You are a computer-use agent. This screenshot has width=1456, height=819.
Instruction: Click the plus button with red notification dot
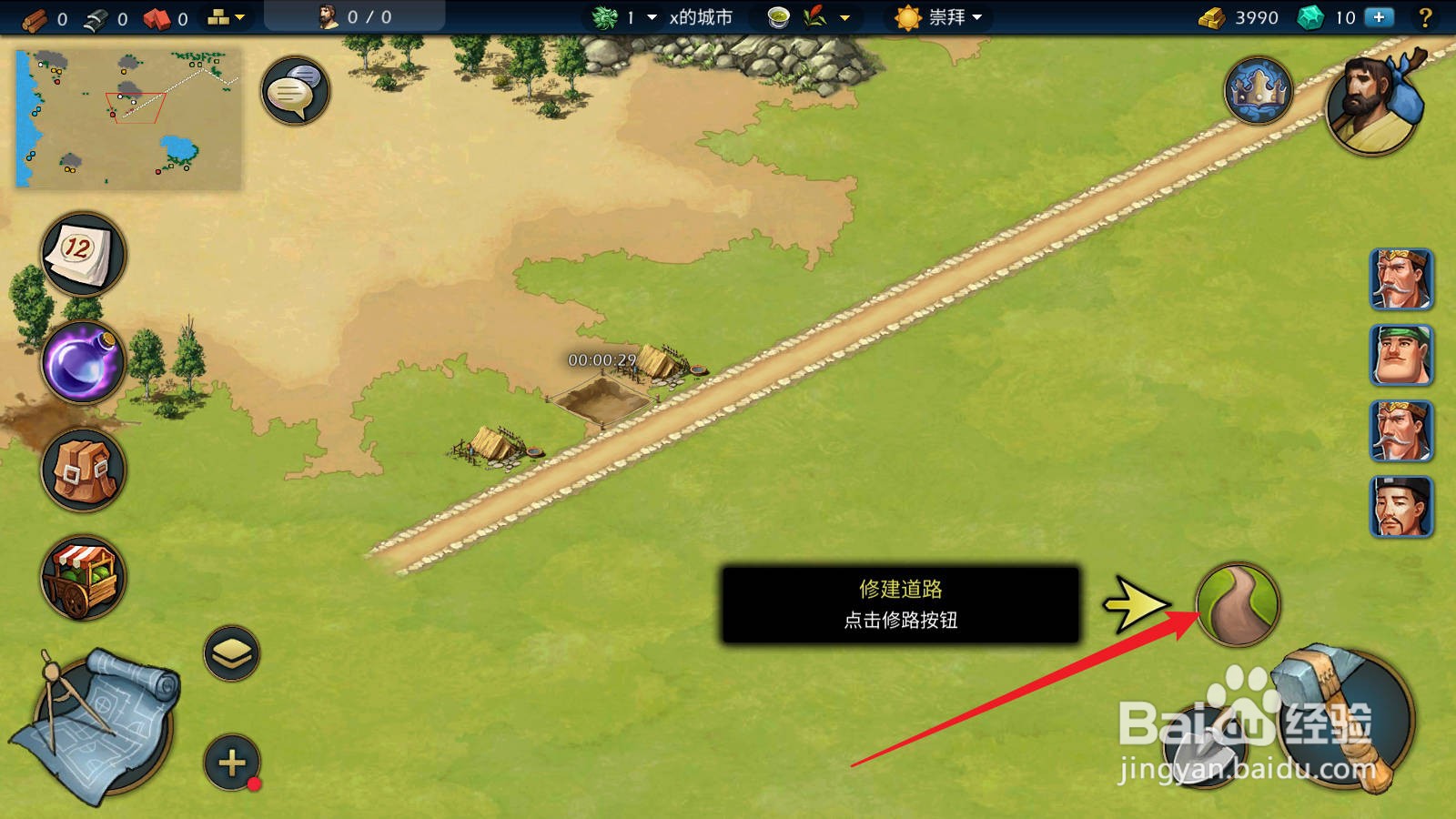coord(230,760)
